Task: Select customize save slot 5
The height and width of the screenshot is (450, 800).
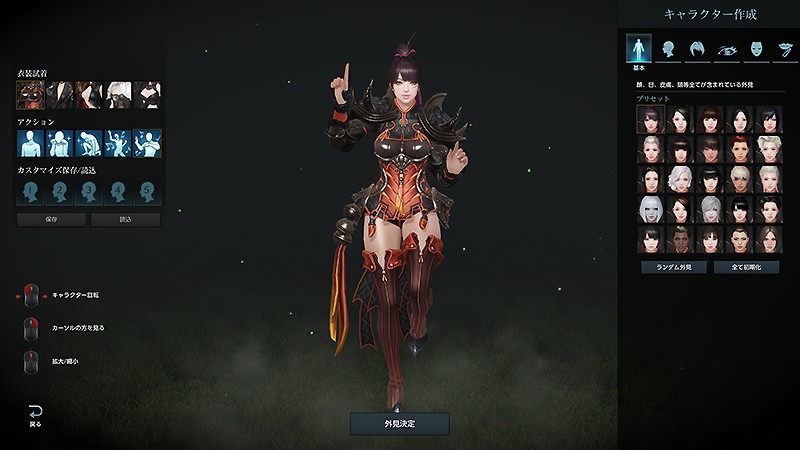Action: [x=149, y=191]
